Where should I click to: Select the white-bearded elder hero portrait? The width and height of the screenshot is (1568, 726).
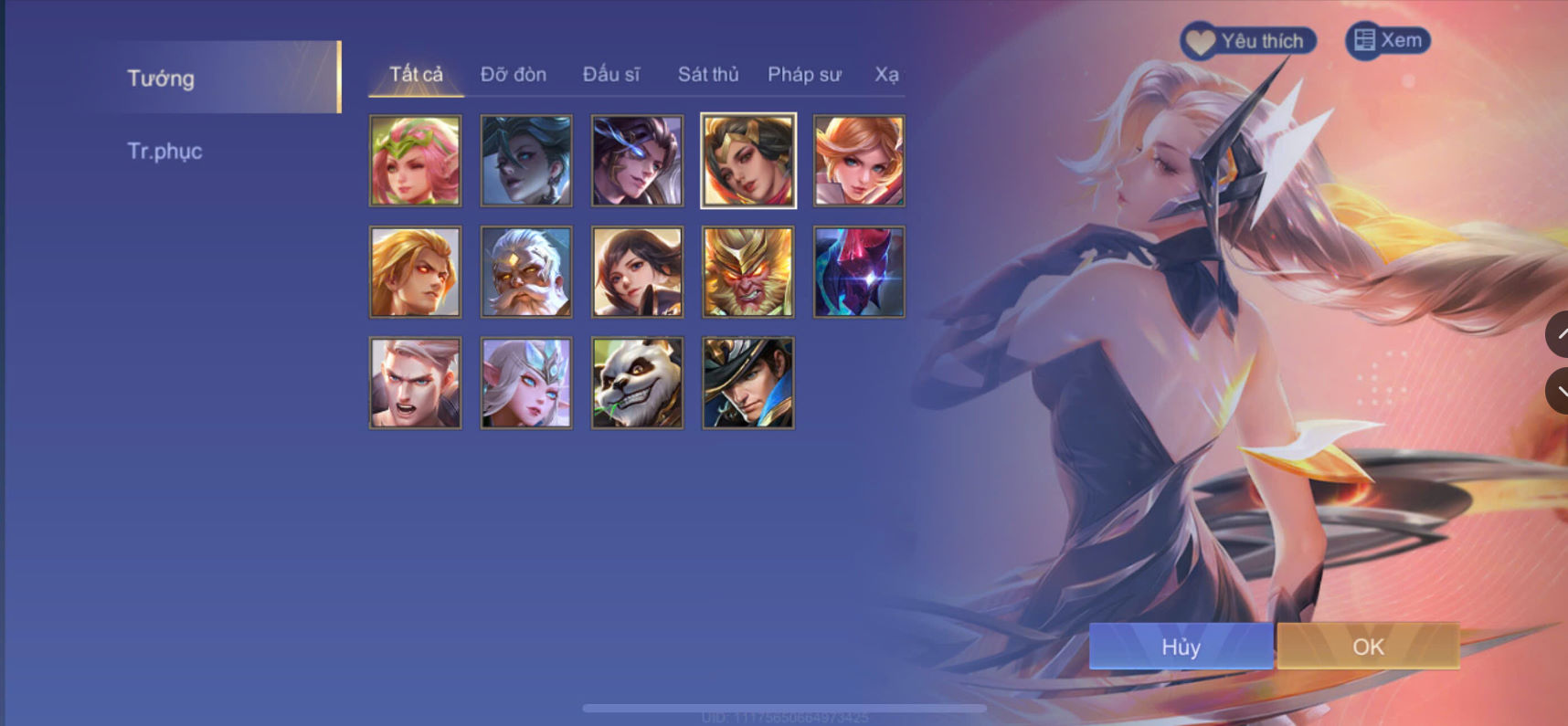(x=525, y=271)
